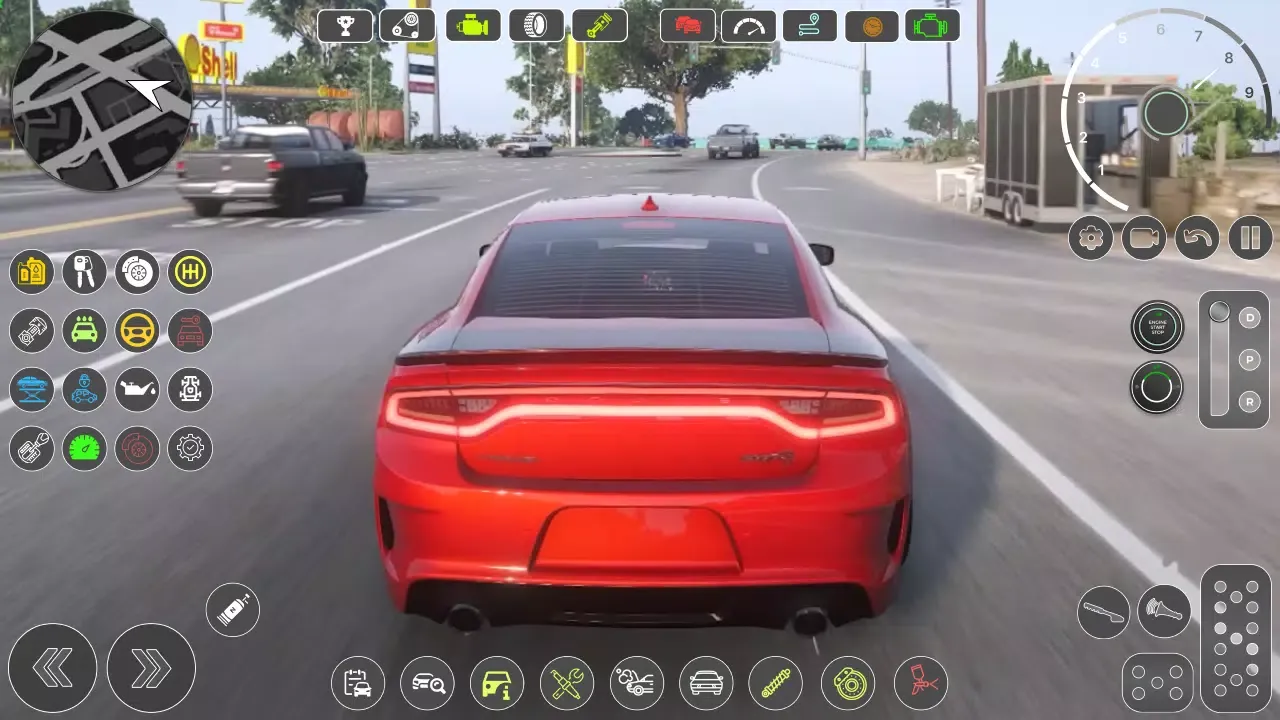1280x720 pixels.
Task: Open the steering wheel customization icon
Action: (x=137, y=330)
